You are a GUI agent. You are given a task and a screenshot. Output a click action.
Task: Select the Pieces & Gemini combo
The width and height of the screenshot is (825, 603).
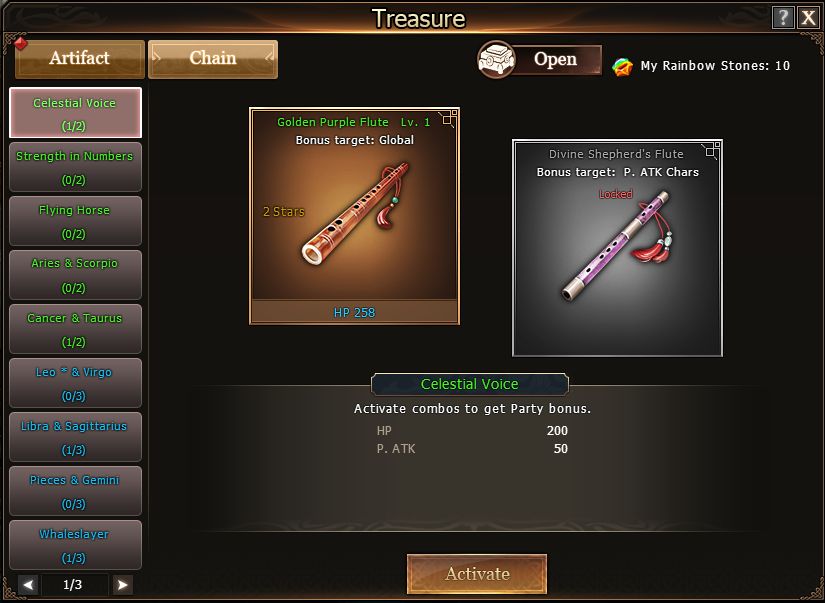click(x=75, y=491)
